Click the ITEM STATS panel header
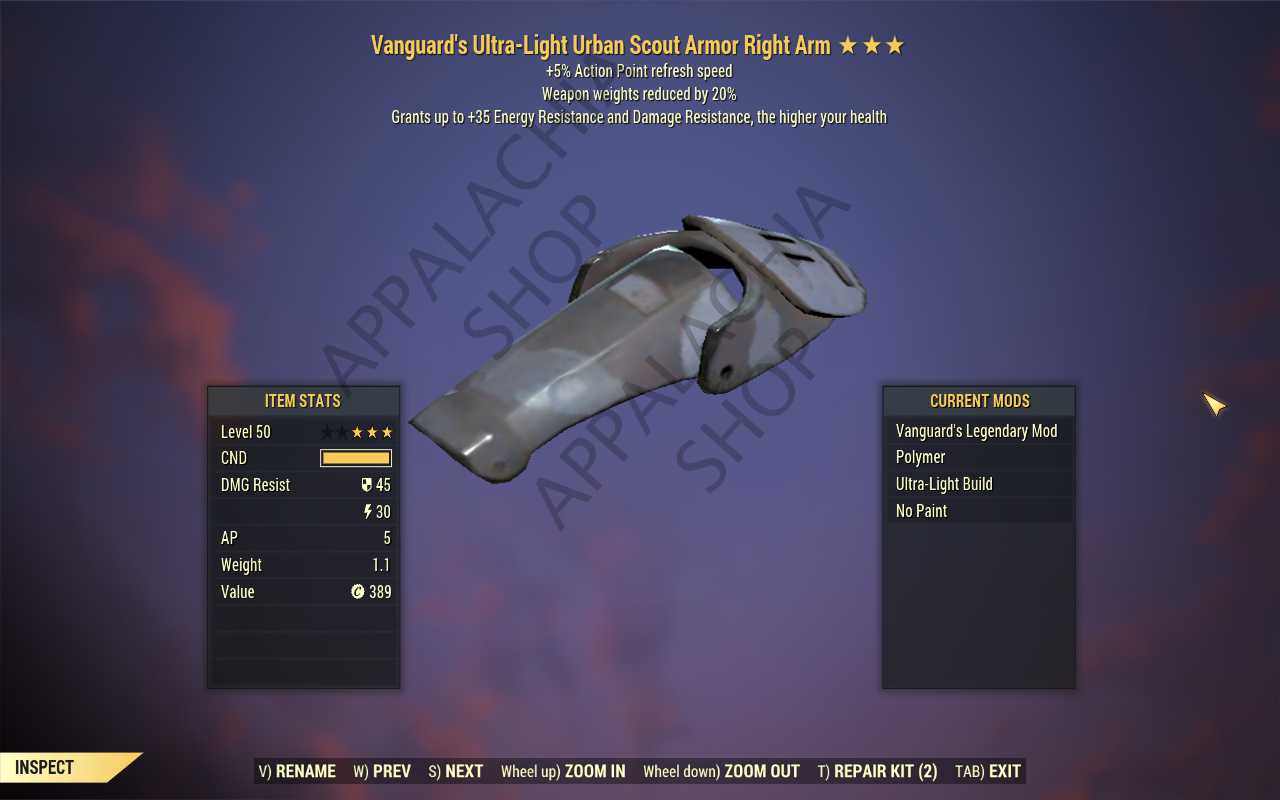This screenshot has height=800, width=1280. click(x=303, y=401)
